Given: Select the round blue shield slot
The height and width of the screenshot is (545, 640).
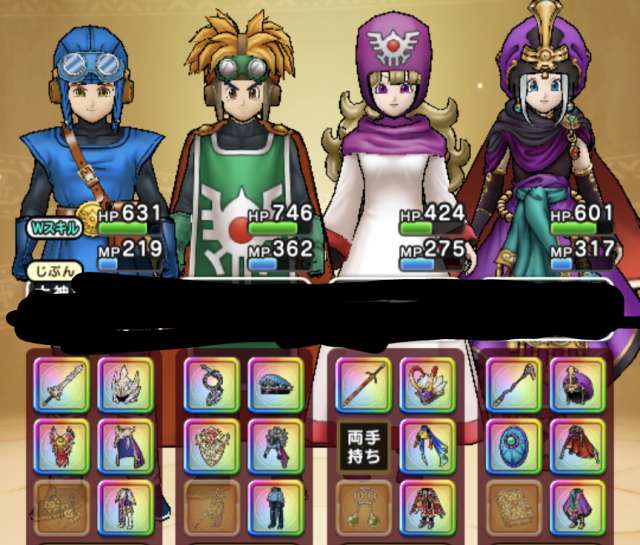Looking at the screenshot, I should tap(513, 445).
